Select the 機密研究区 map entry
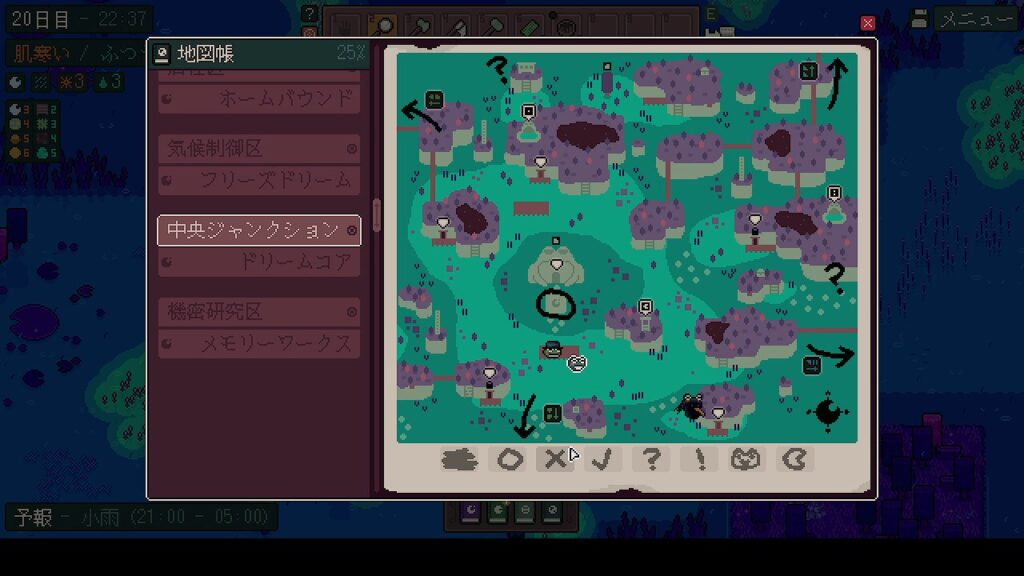The height and width of the screenshot is (576, 1024). pyautogui.click(x=259, y=312)
